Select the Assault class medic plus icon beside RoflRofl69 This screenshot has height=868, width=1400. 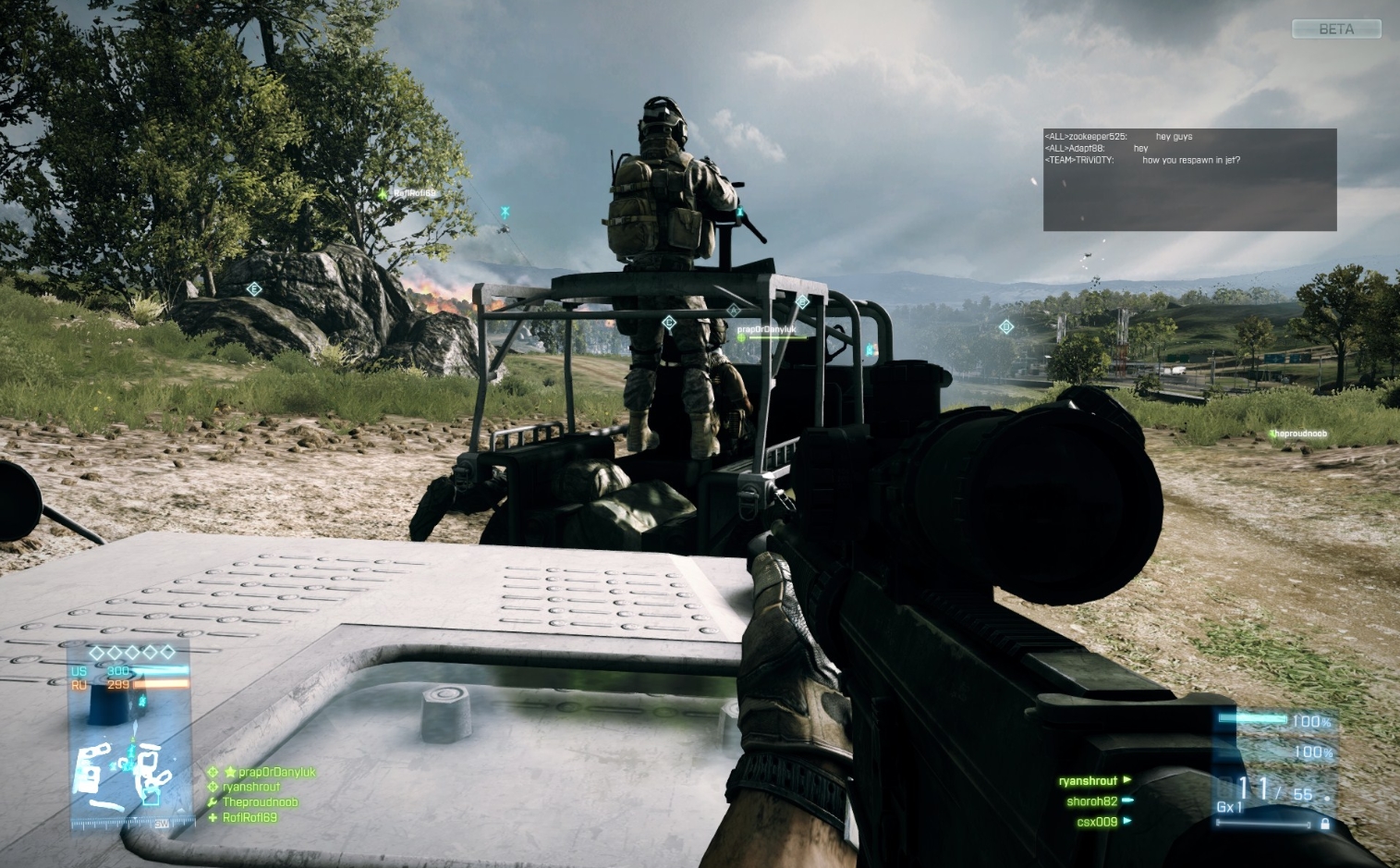213,818
